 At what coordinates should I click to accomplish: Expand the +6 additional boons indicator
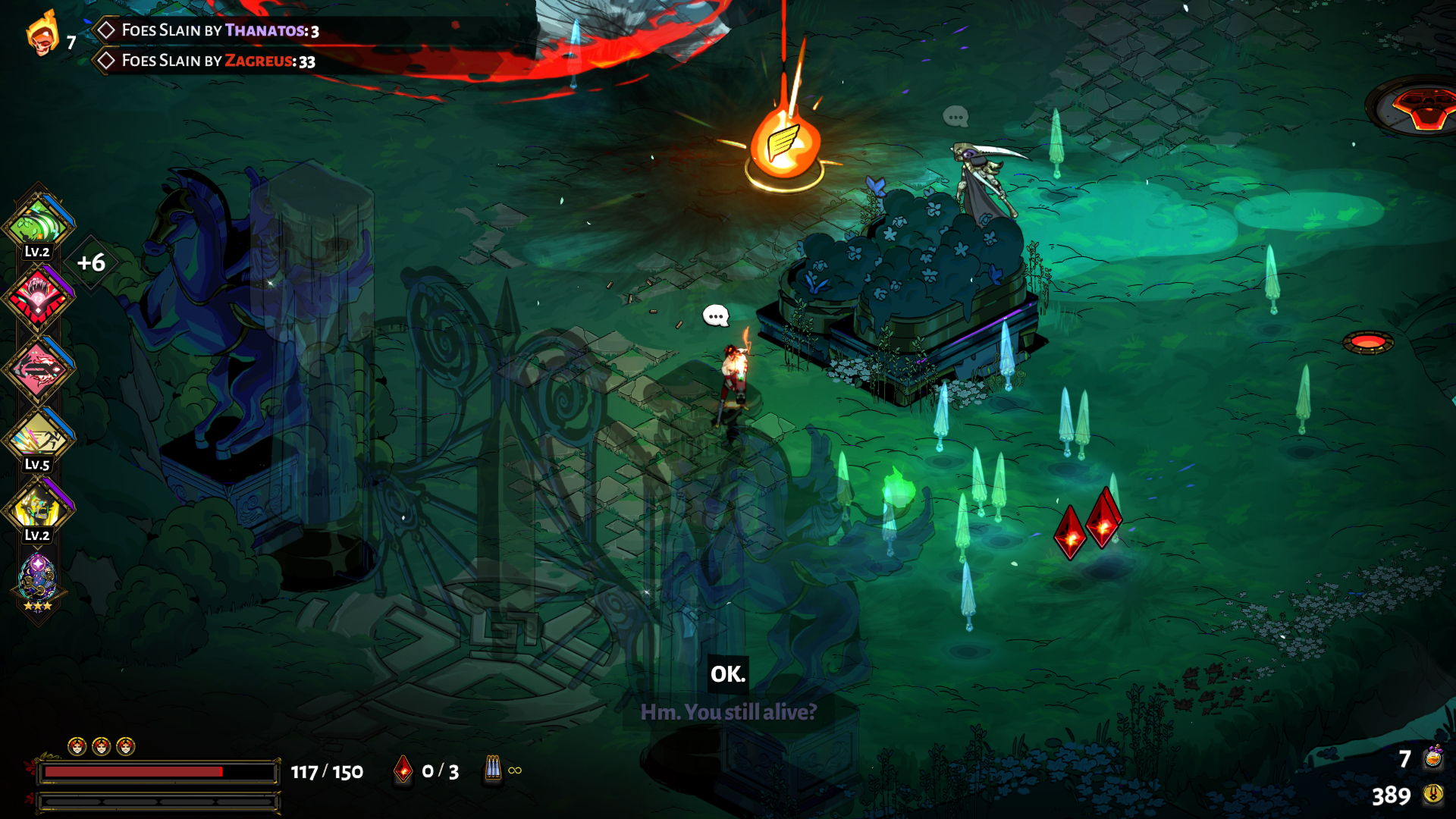tap(92, 263)
